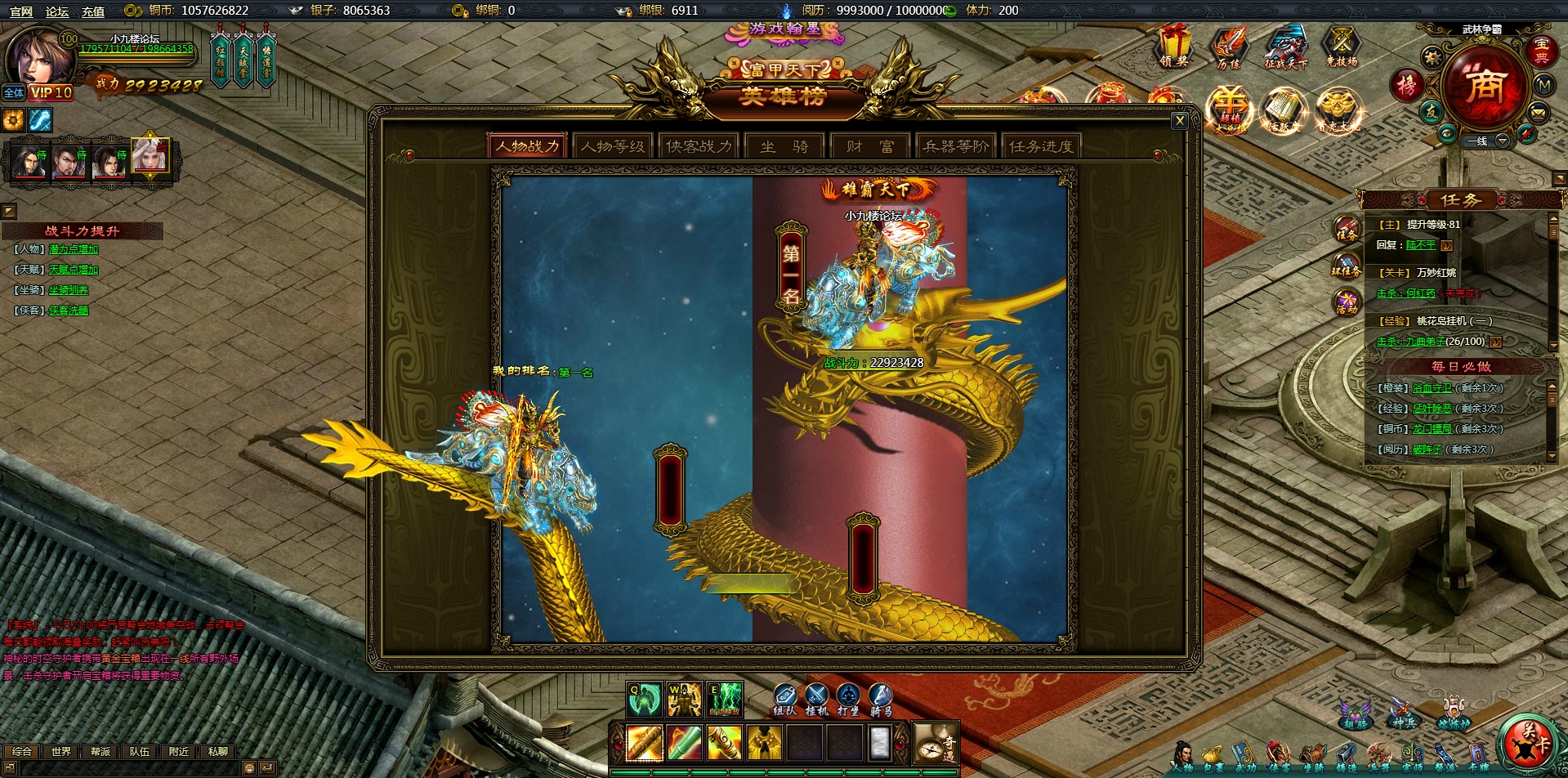
Task: Open the 征战天下 campaign icon
Action: pyautogui.click(x=1285, y=45)
